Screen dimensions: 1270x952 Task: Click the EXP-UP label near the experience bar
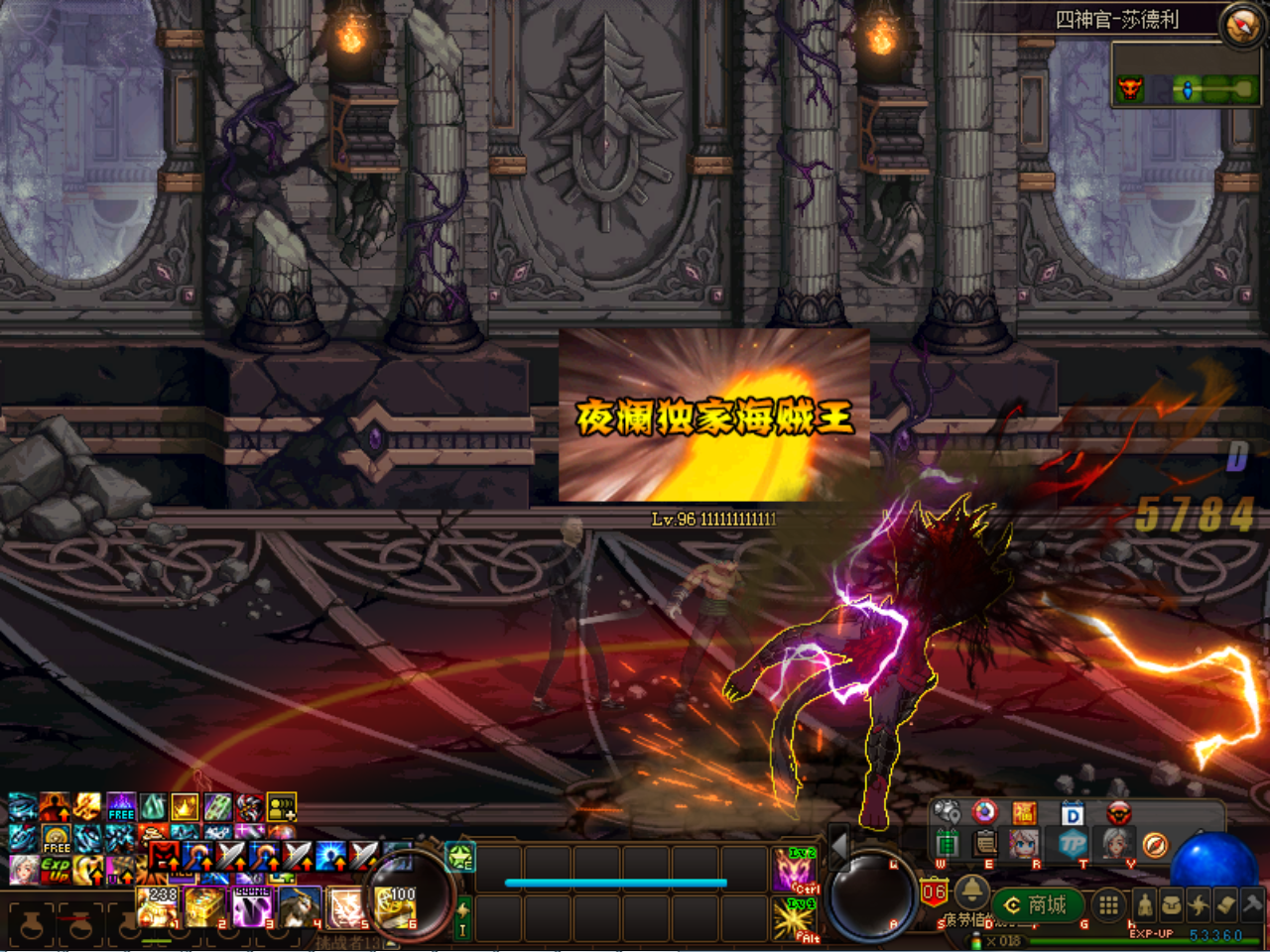click(1152, 933)
